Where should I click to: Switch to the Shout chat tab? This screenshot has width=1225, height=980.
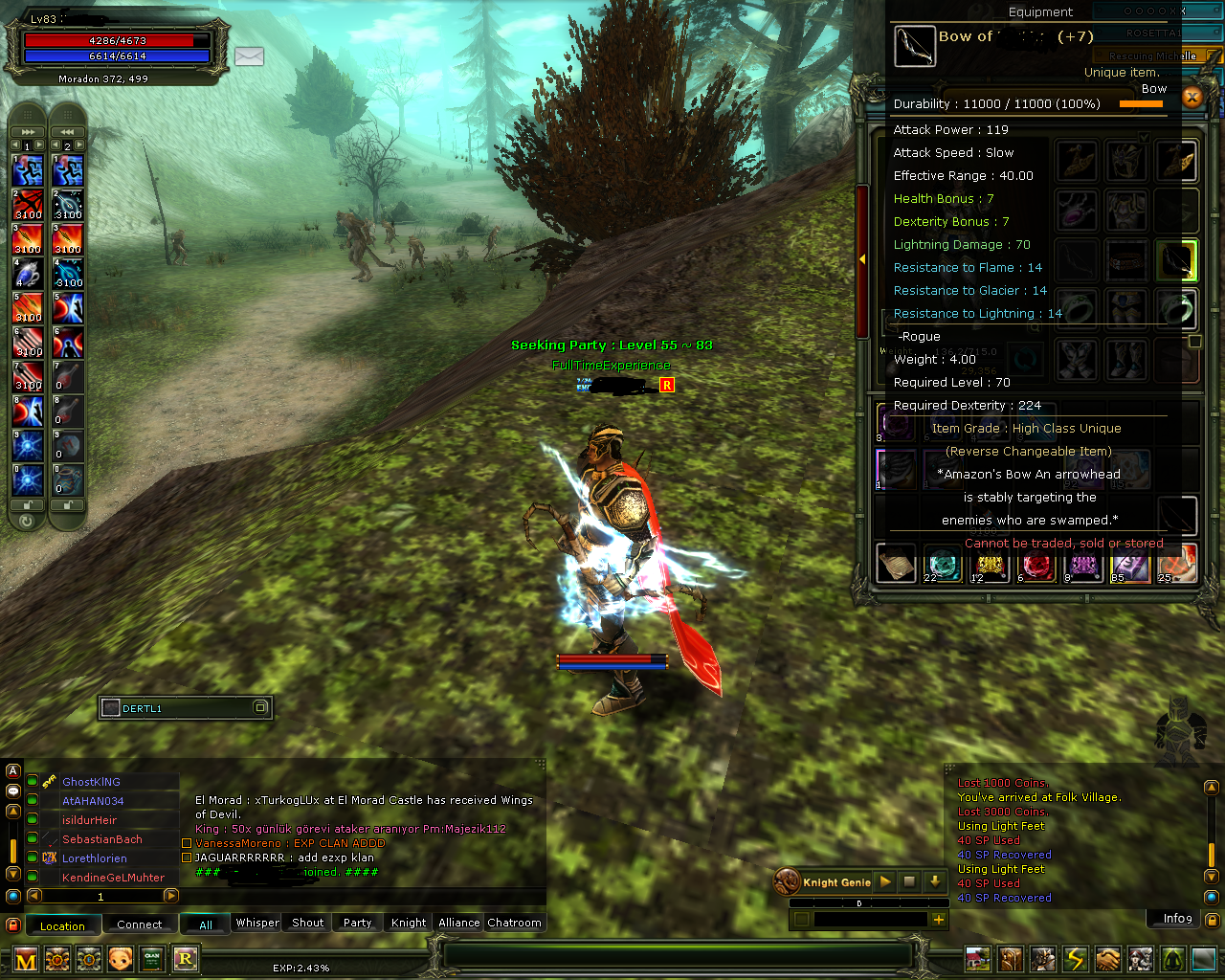coord(305,923)
